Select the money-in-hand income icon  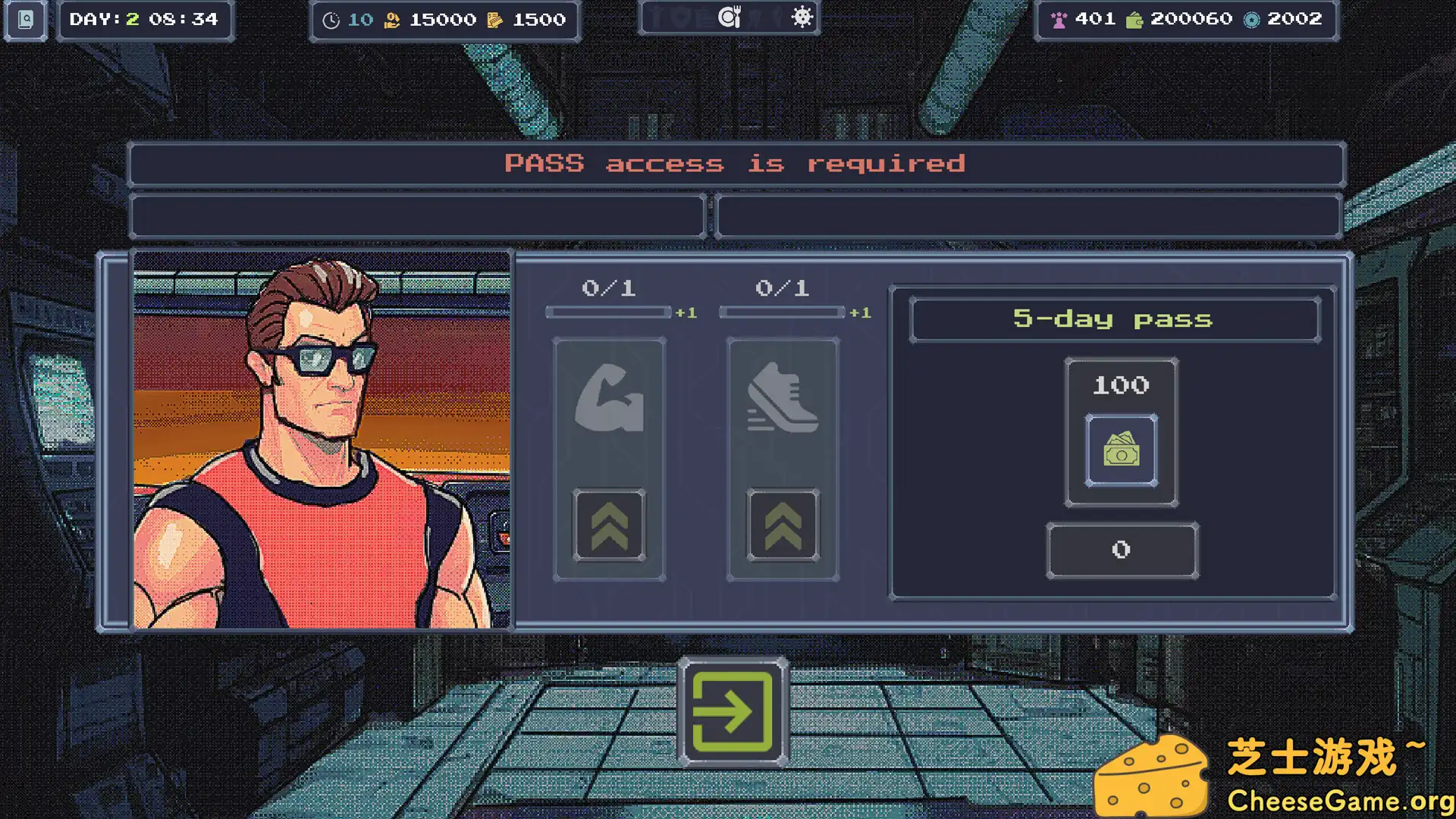(x=391, y=20)
